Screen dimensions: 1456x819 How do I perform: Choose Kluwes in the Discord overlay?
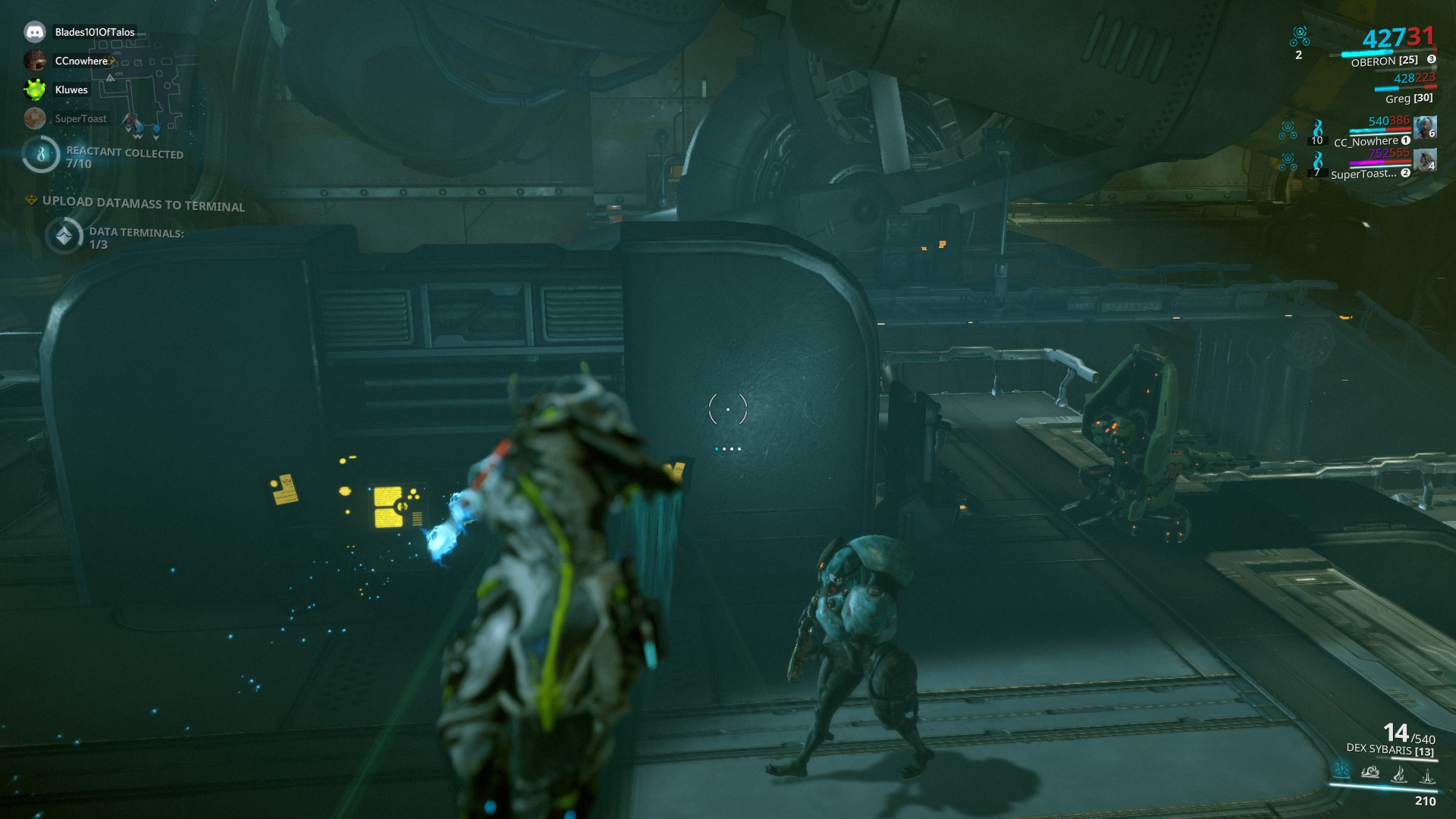tap(35, 89)
